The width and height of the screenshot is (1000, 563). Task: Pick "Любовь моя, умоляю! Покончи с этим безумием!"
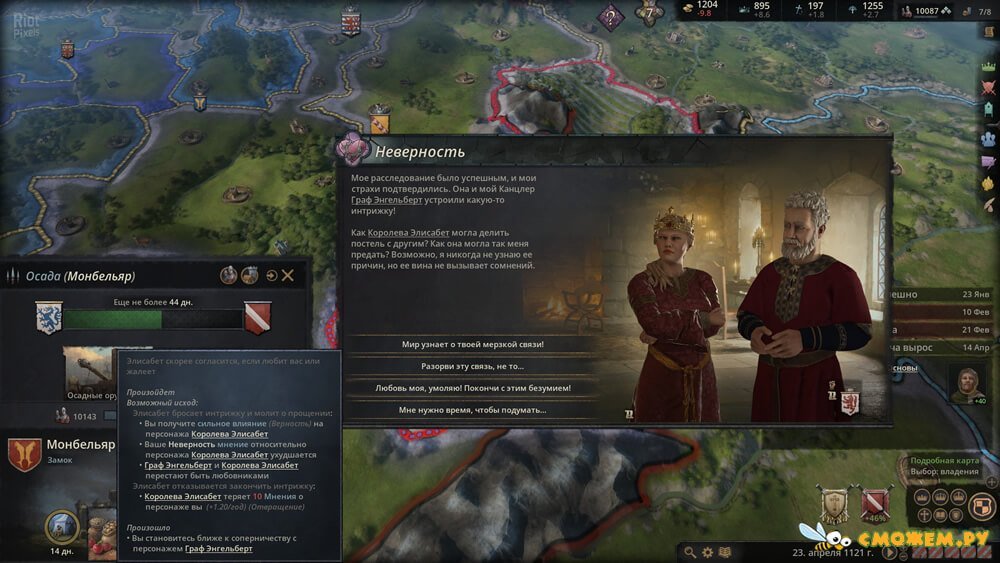tap(473, 387)
